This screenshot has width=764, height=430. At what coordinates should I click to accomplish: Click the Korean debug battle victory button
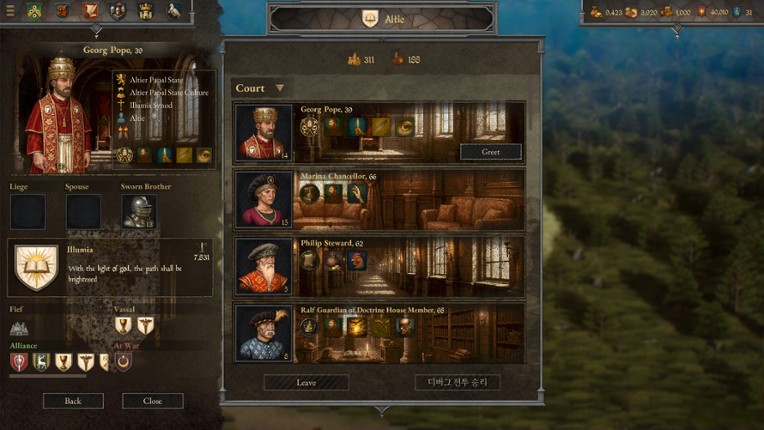[x=457, y=383]
